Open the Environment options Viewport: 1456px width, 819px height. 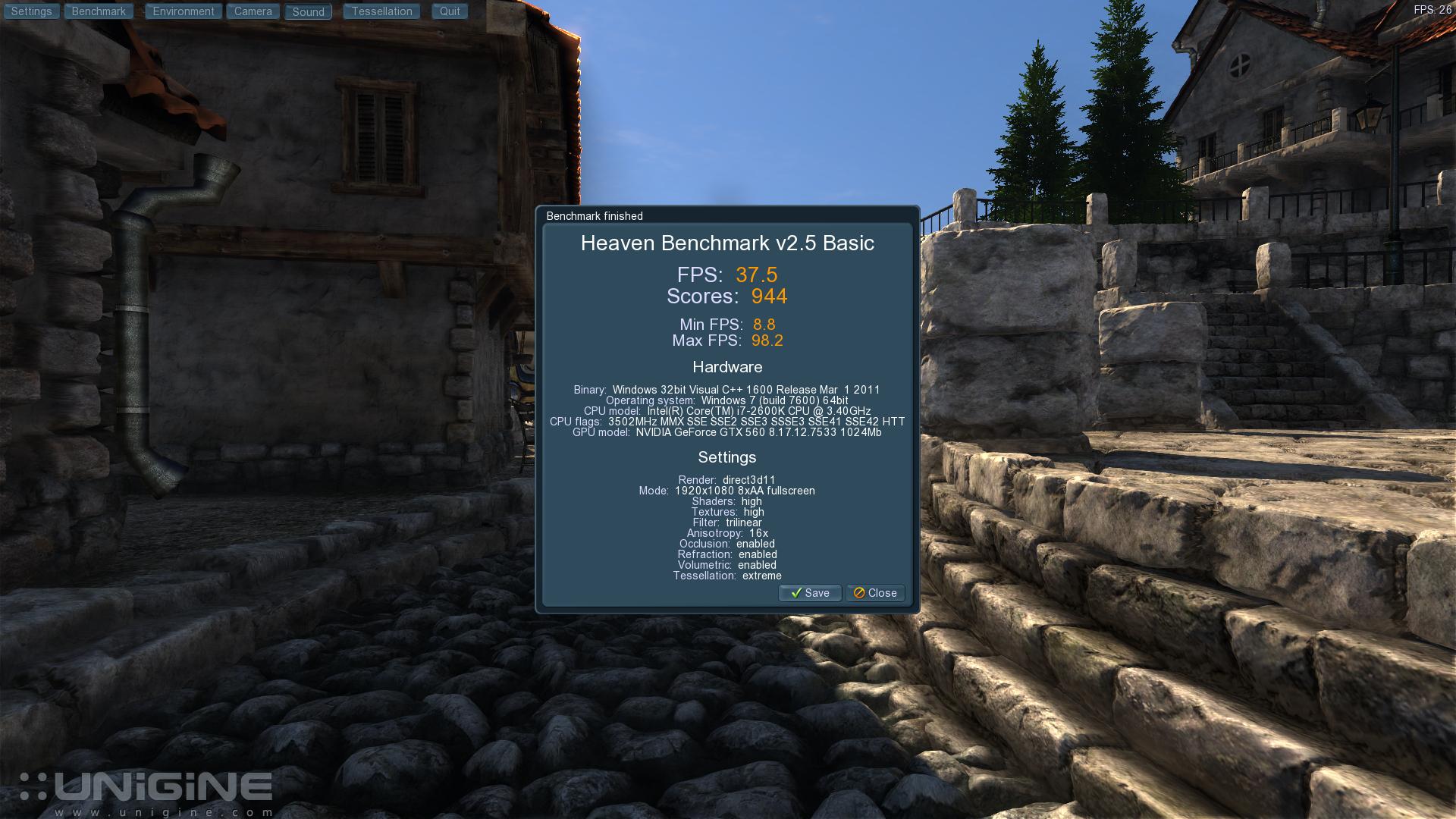pyautogui.click(x=184, y=11)
